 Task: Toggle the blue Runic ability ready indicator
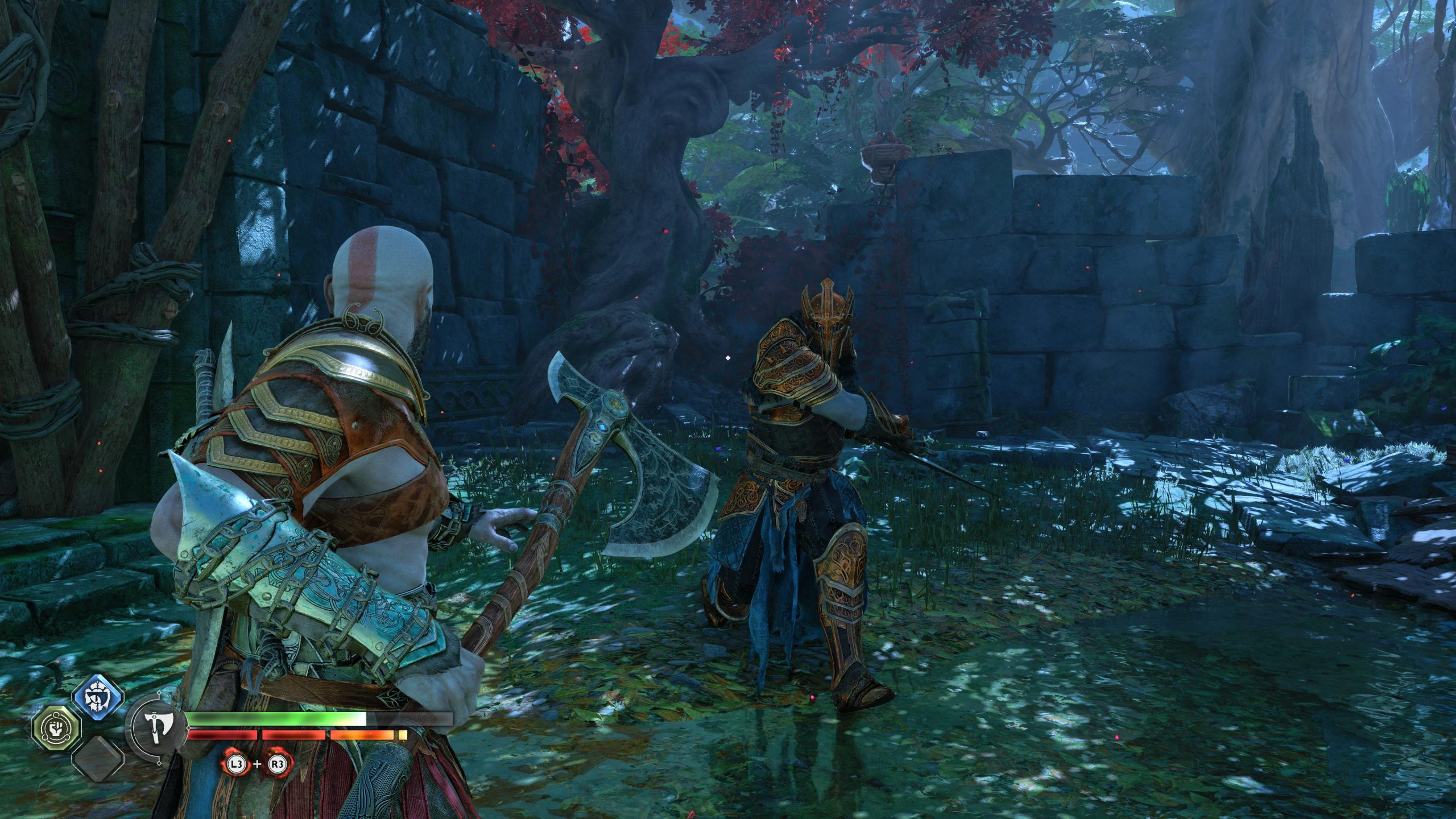coord(97,697)
